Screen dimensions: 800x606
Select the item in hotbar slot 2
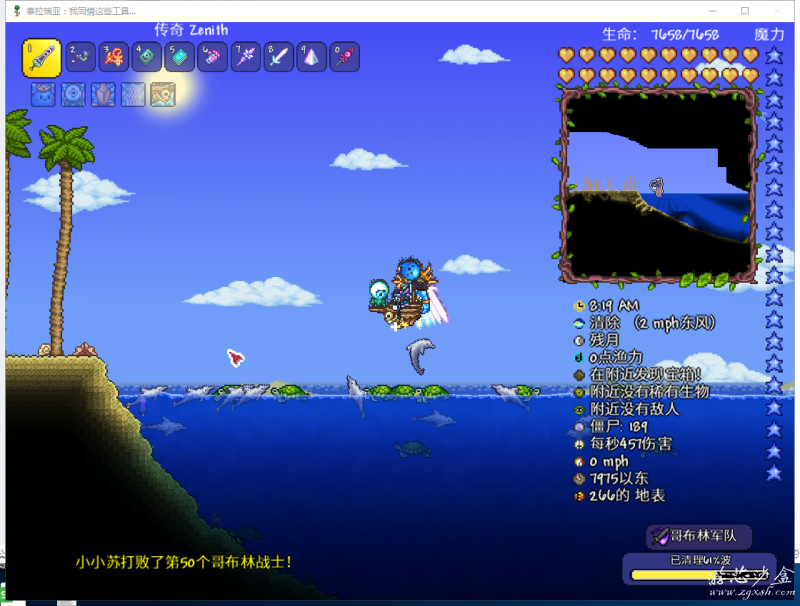(81, 57)
